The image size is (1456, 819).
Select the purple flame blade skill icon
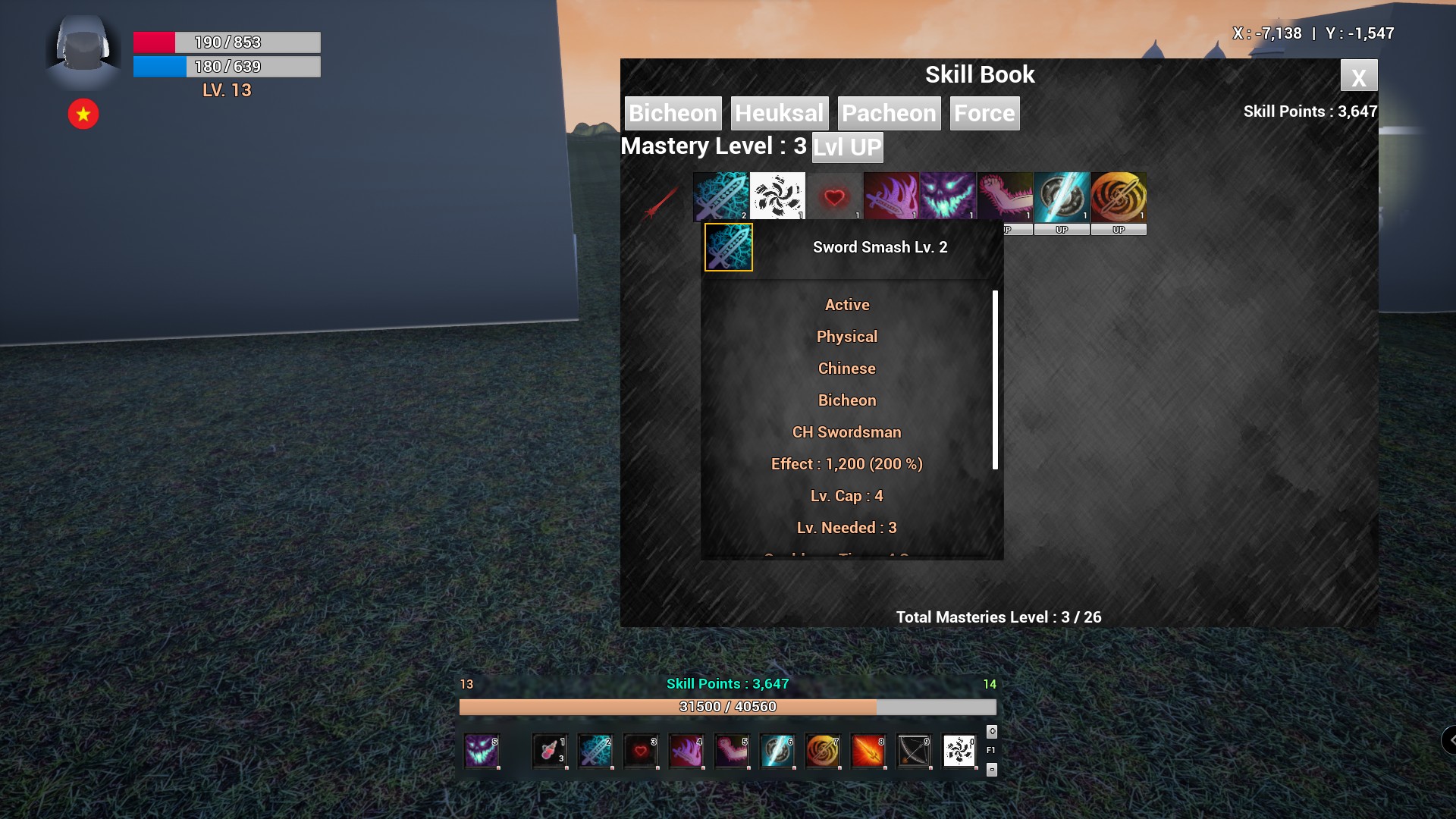click(x=891, y=196)
